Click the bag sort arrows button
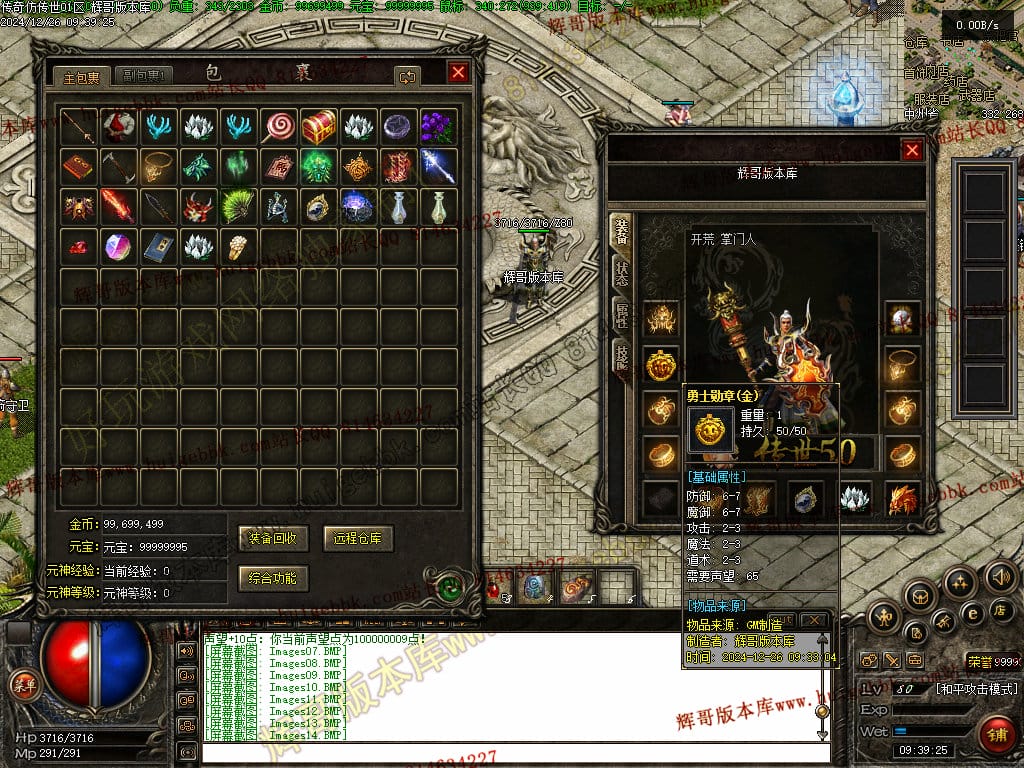Screen dimensions: 1024x768 click(x=407, y=76)
